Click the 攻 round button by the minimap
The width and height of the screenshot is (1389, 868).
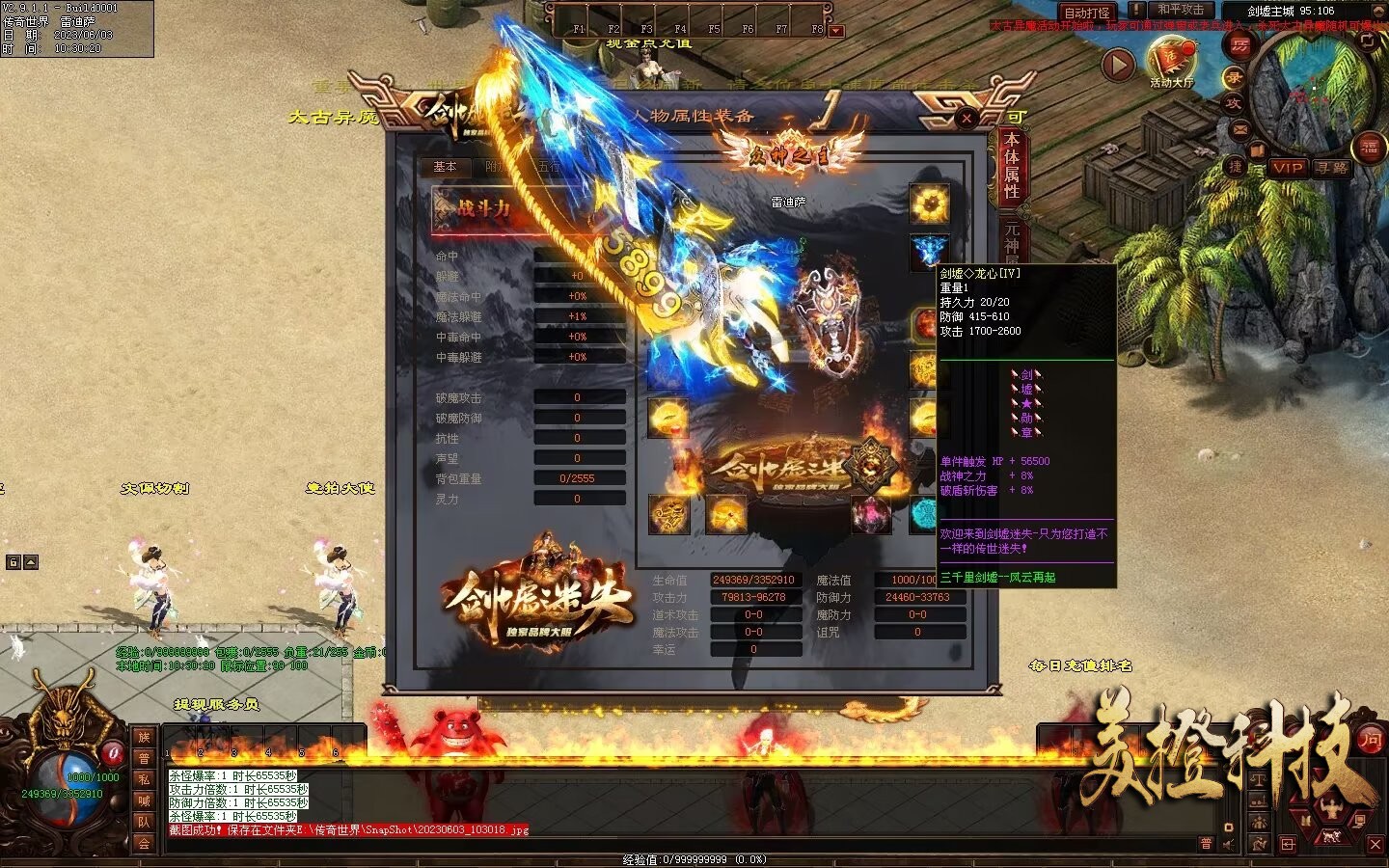1233,102
